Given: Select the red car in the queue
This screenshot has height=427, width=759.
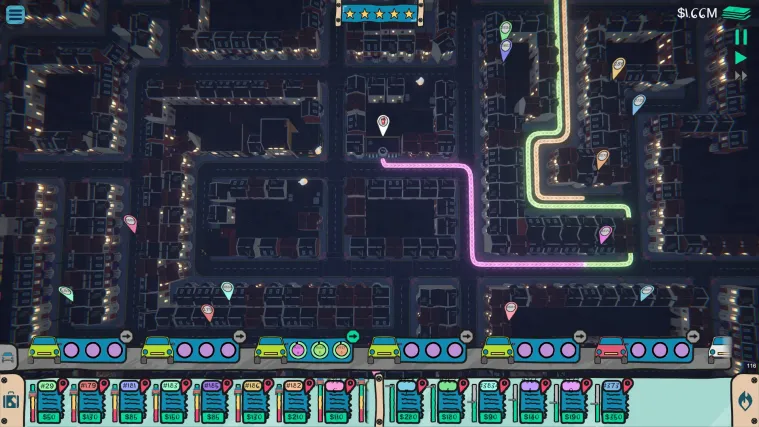Looking at the screenshot, I should click(x=611, y=349).
